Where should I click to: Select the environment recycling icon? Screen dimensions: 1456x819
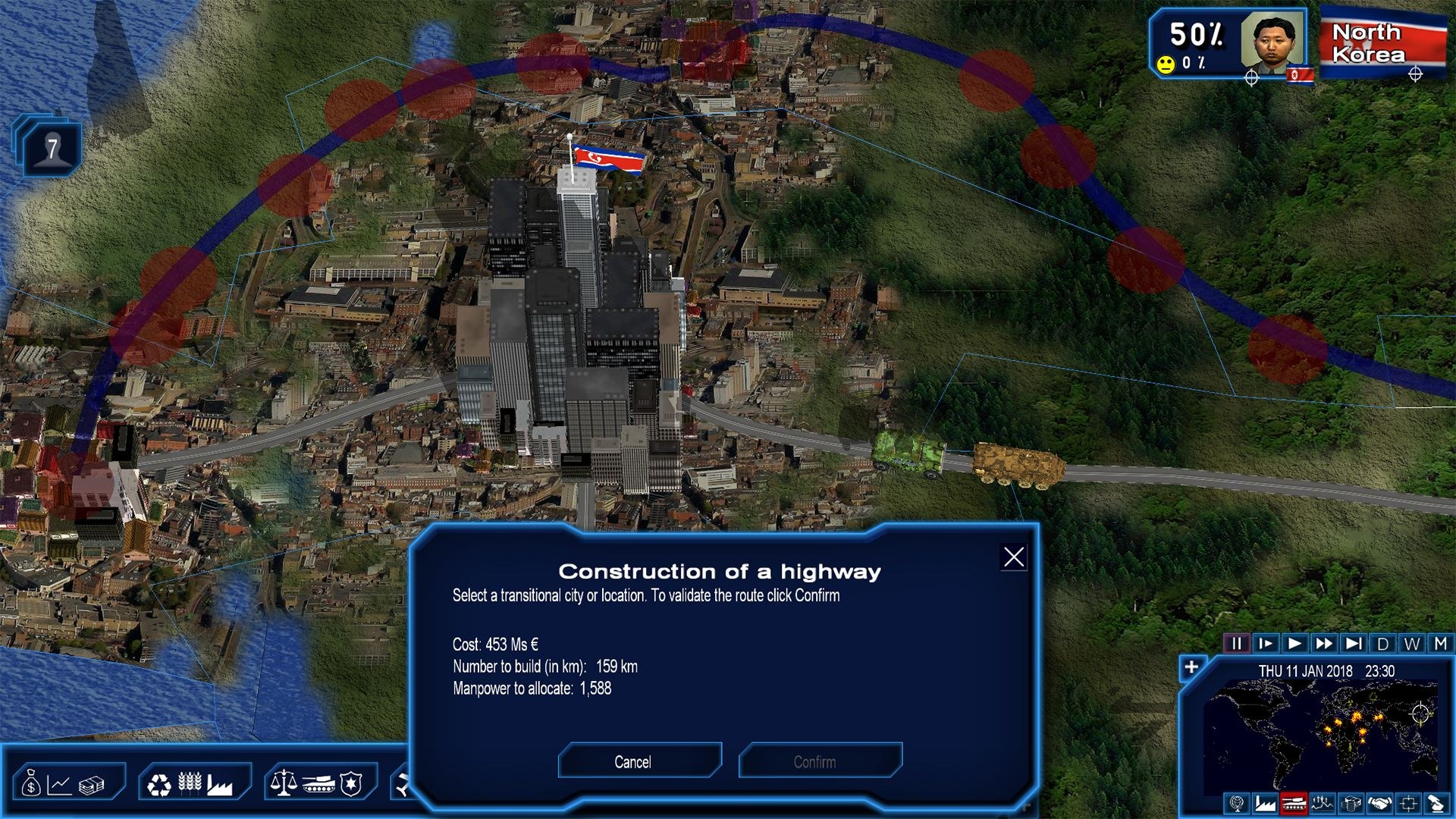(x=159, y=784)
